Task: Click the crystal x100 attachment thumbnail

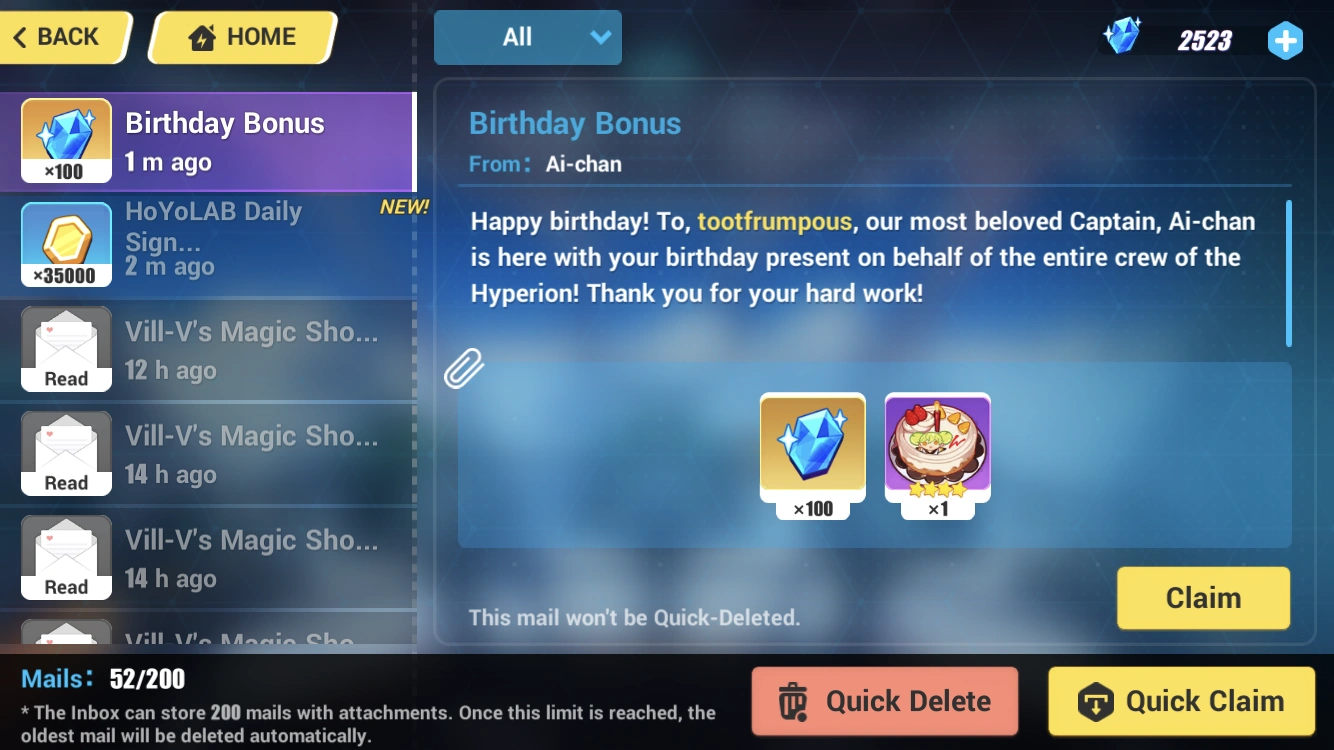Action: pos(812,447)
